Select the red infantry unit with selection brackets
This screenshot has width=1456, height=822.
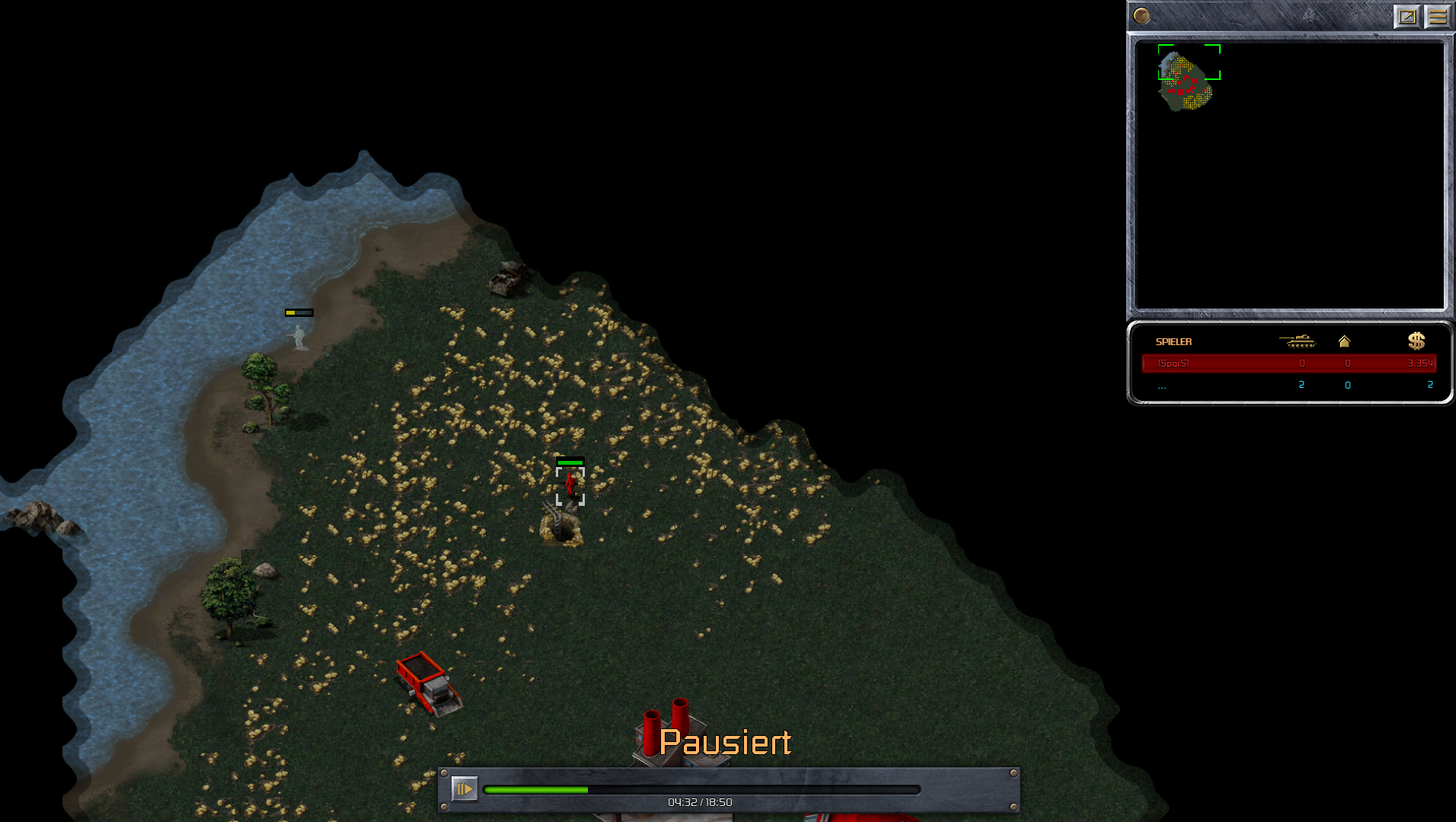(570, 485)
